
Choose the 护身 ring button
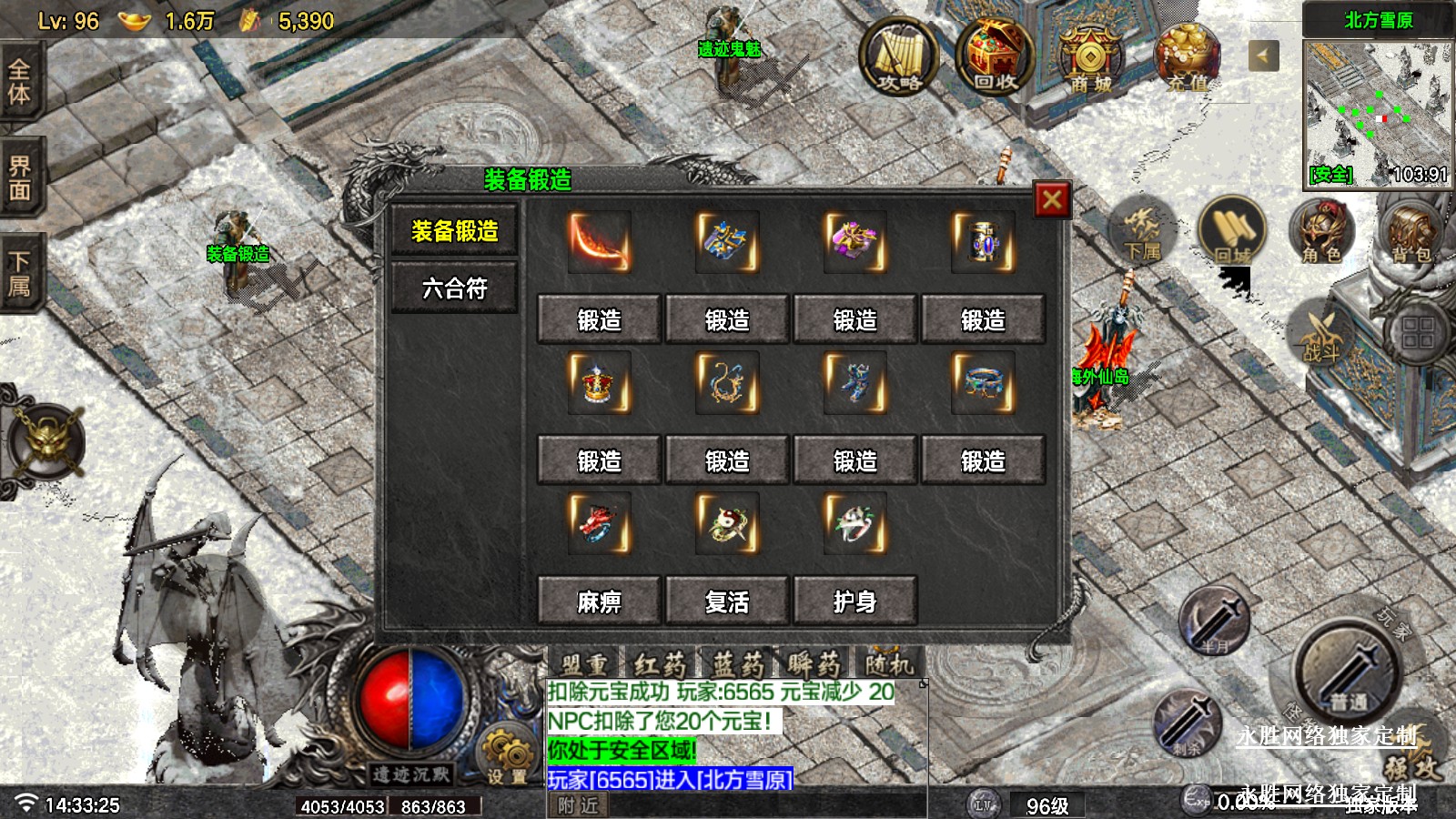(x=854, y=601)
